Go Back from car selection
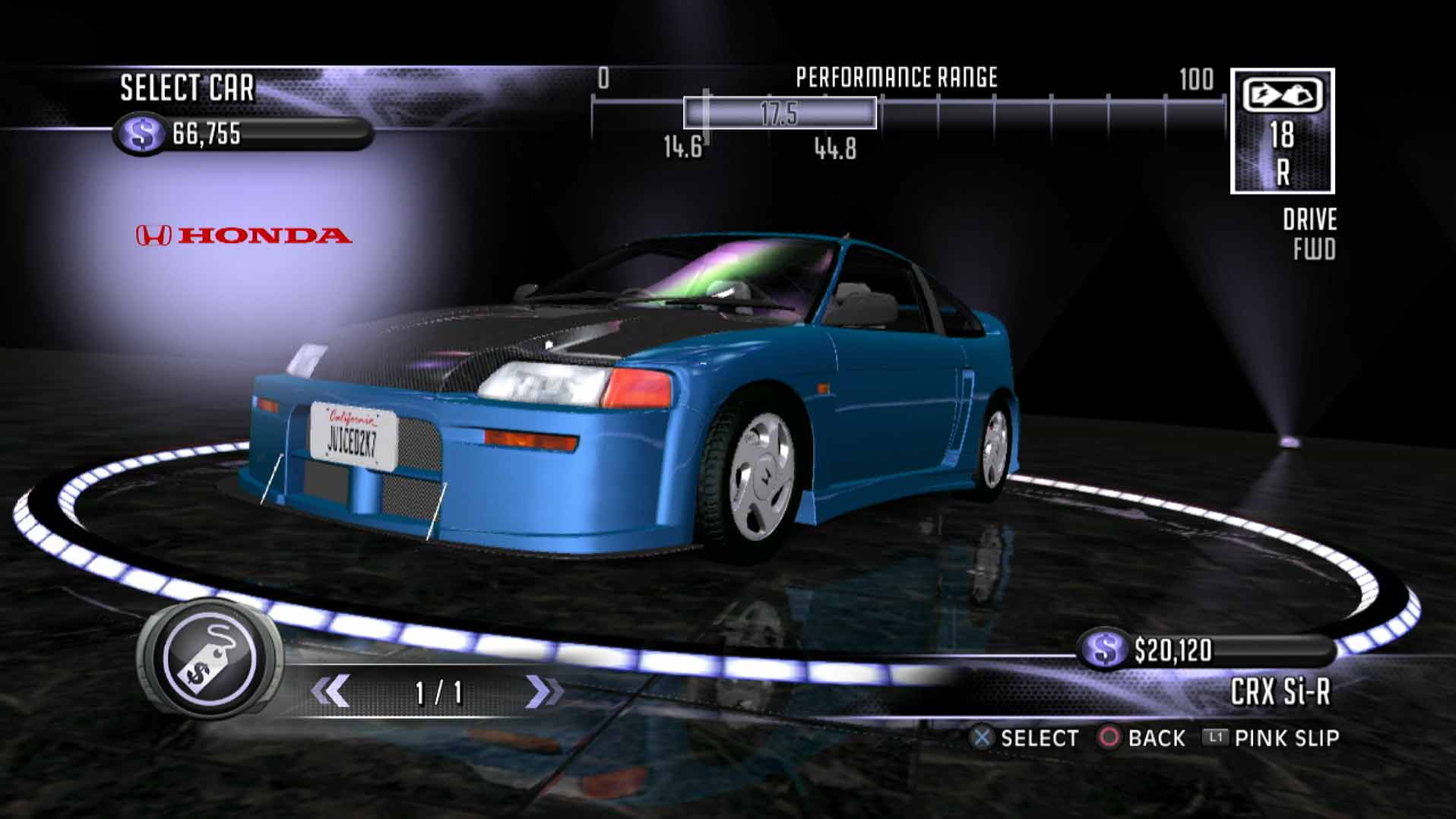Screen dimensions: 1456x819 coord(1142,738)
